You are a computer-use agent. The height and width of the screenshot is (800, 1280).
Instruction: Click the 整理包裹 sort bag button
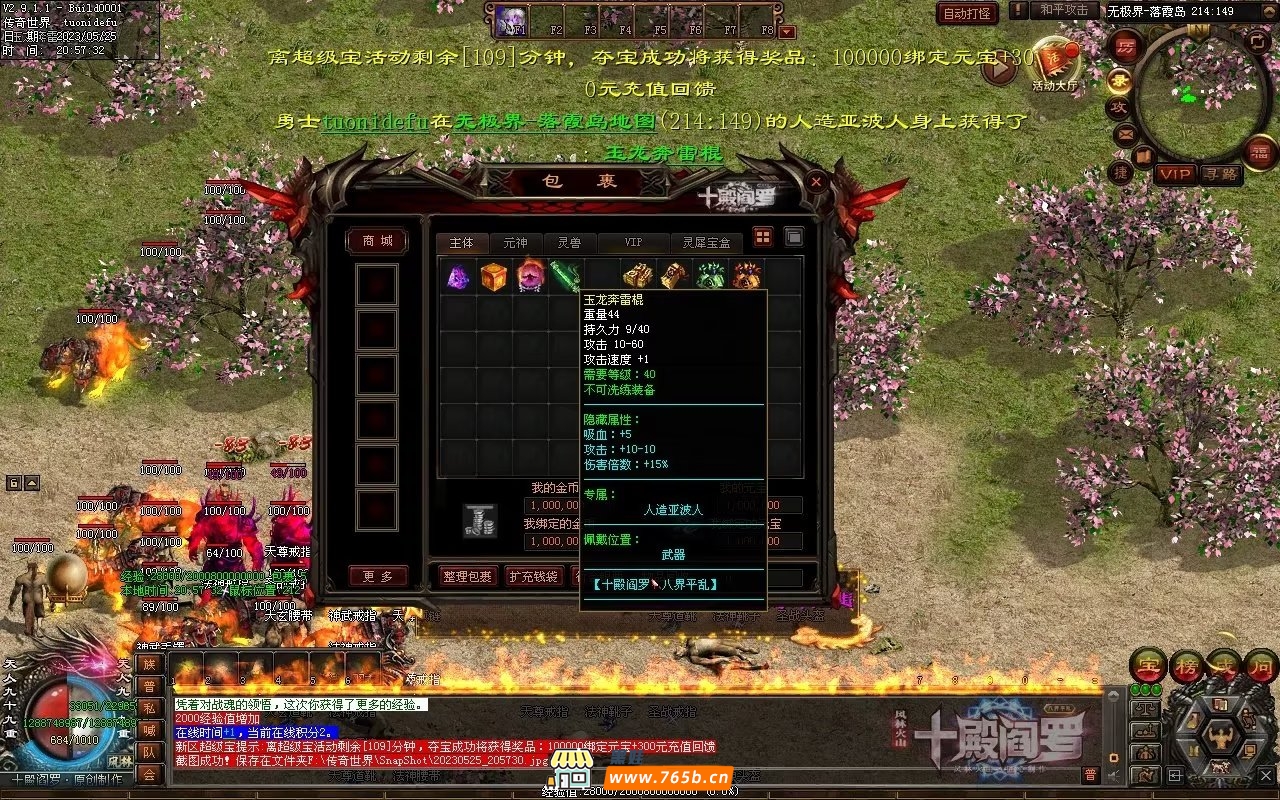click(x=468, y=576)
